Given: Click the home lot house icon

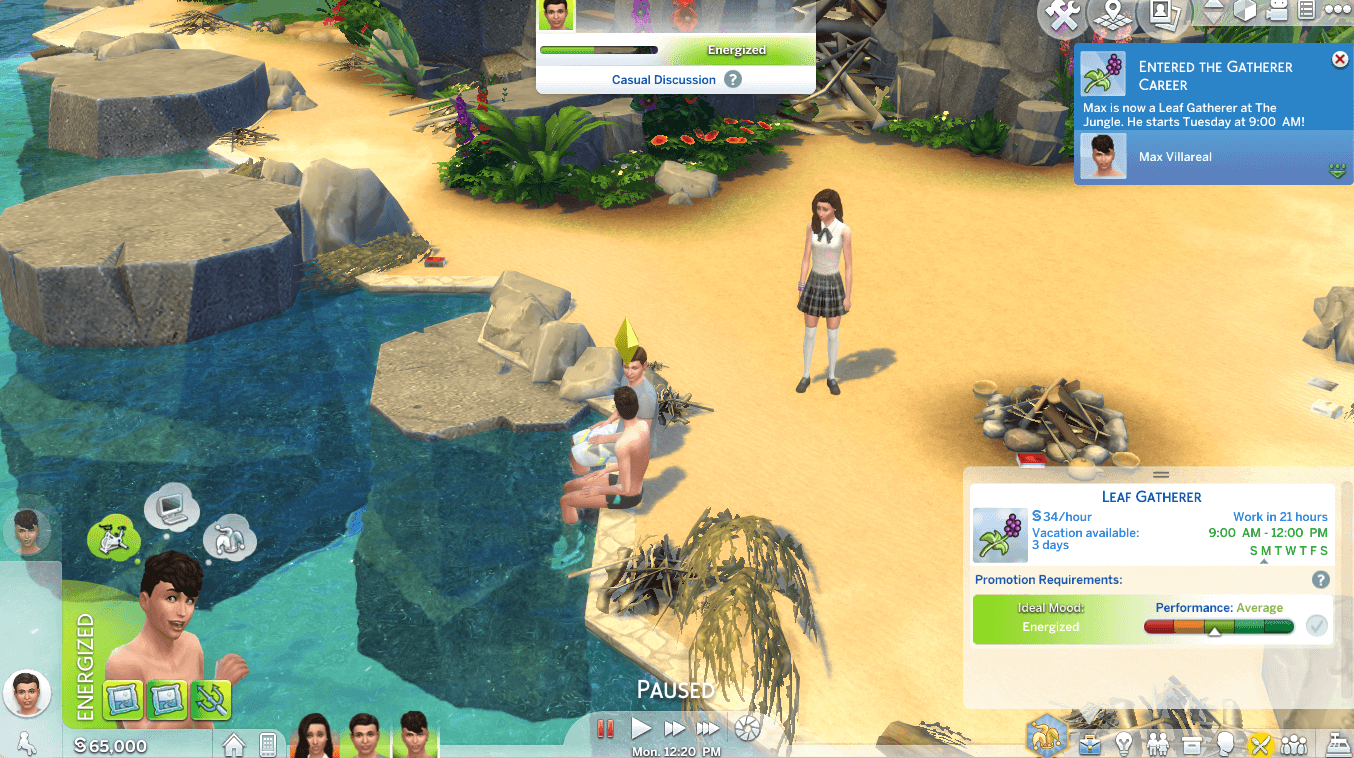Looking at the screenshot, I should [234, 745].
